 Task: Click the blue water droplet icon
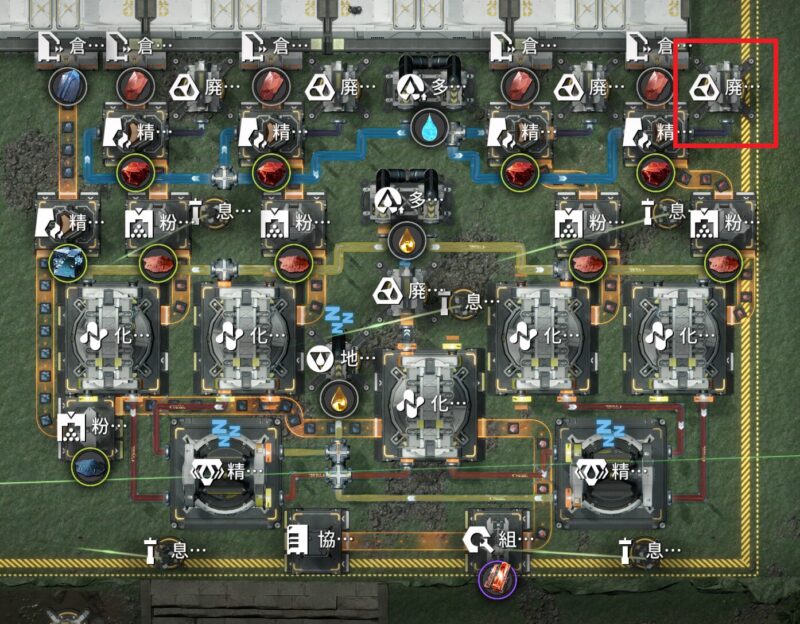(x=430, y=127)
